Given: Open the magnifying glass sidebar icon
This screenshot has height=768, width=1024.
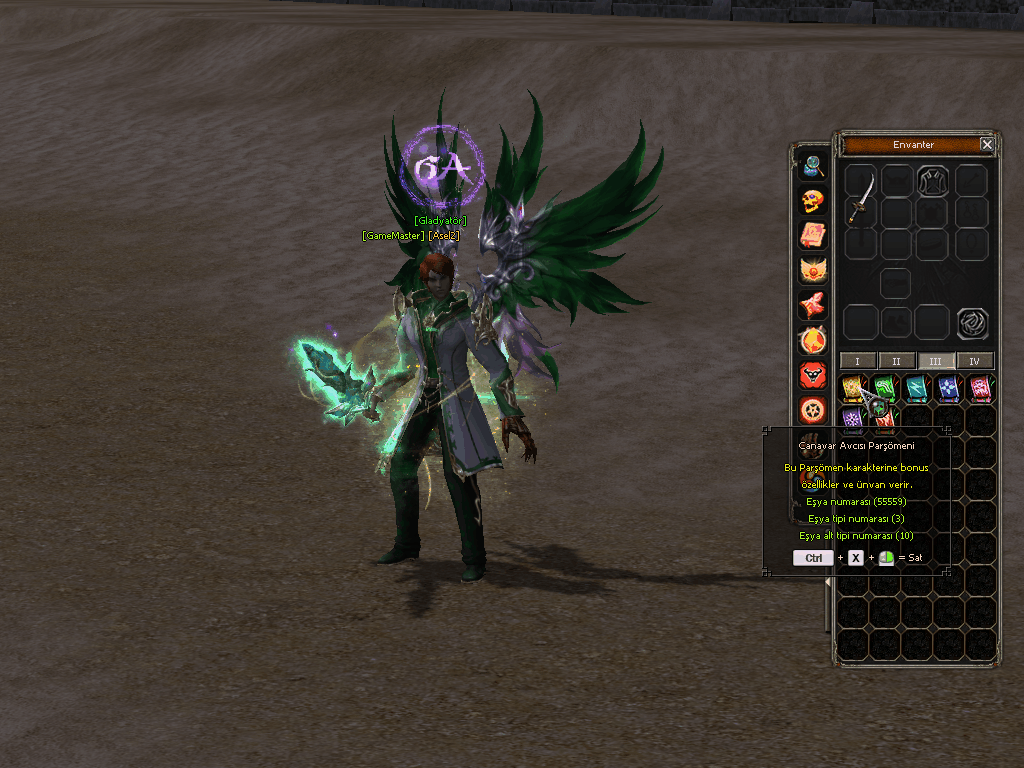Looking at the screenshot, I should tap(813, 165).
